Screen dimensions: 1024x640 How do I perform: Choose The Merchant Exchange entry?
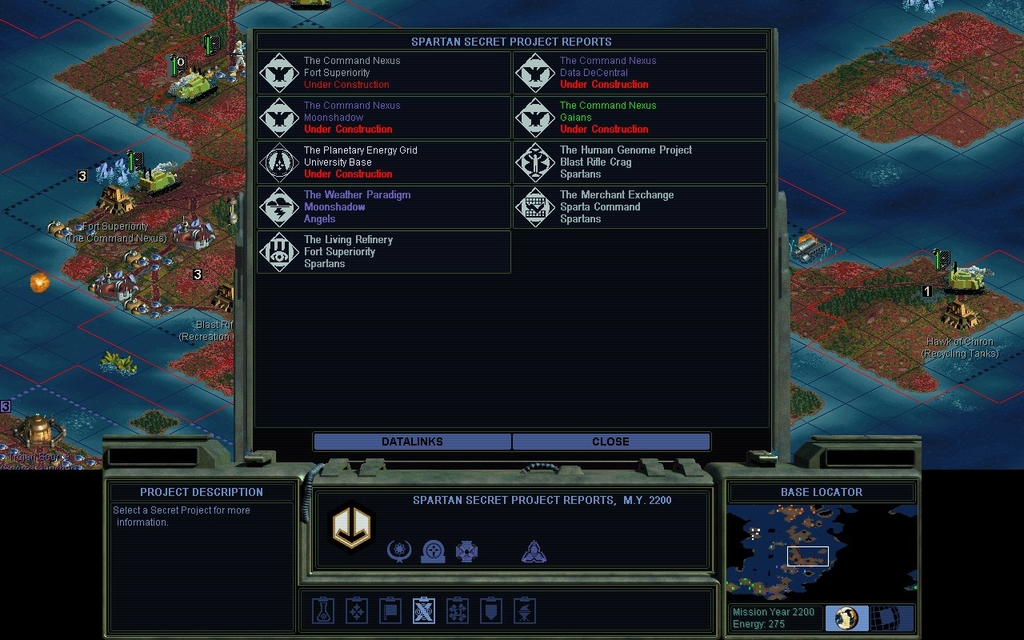[x=640, y=207]
